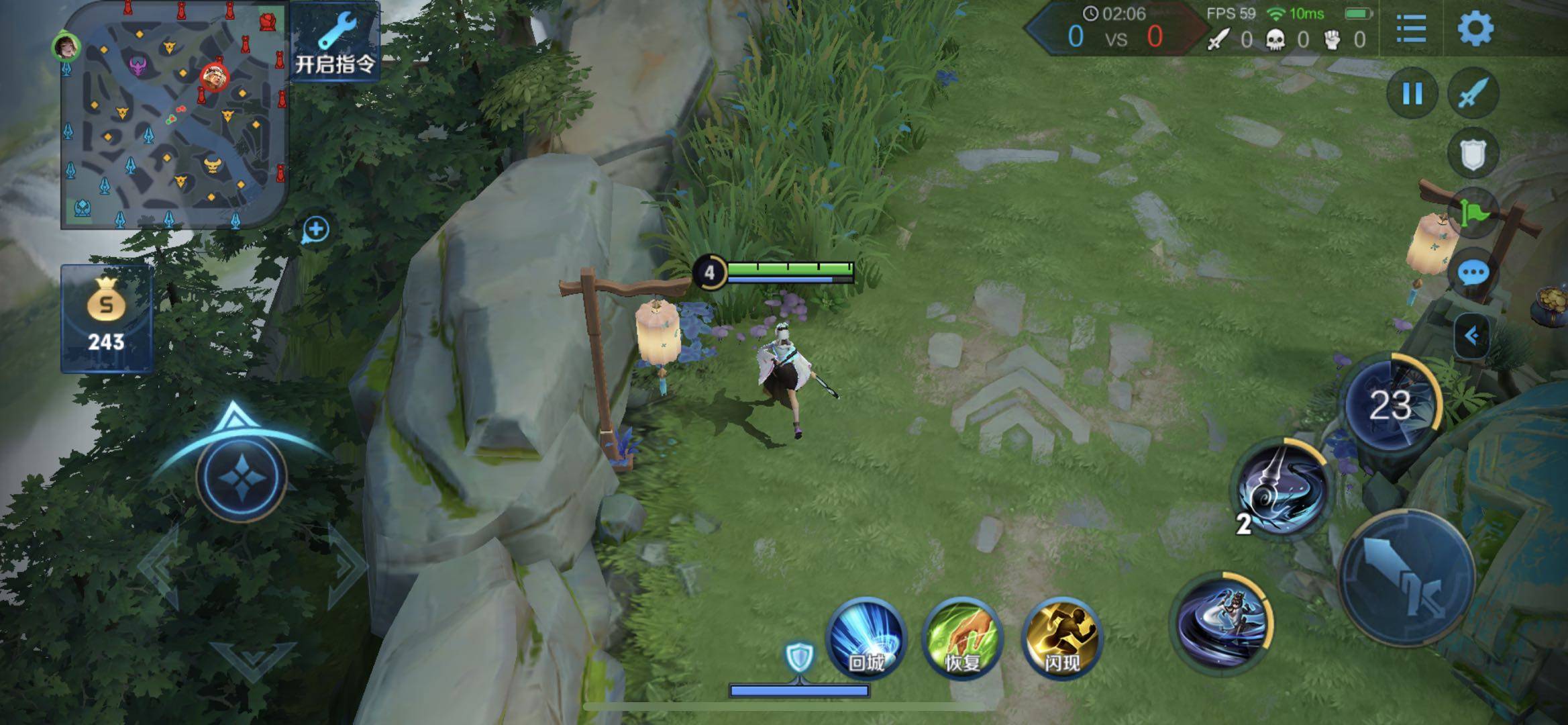Viewport: 1568px width, 725px height.
Task: Tap the 开启指令 wrench button
Action: (335, 42)
